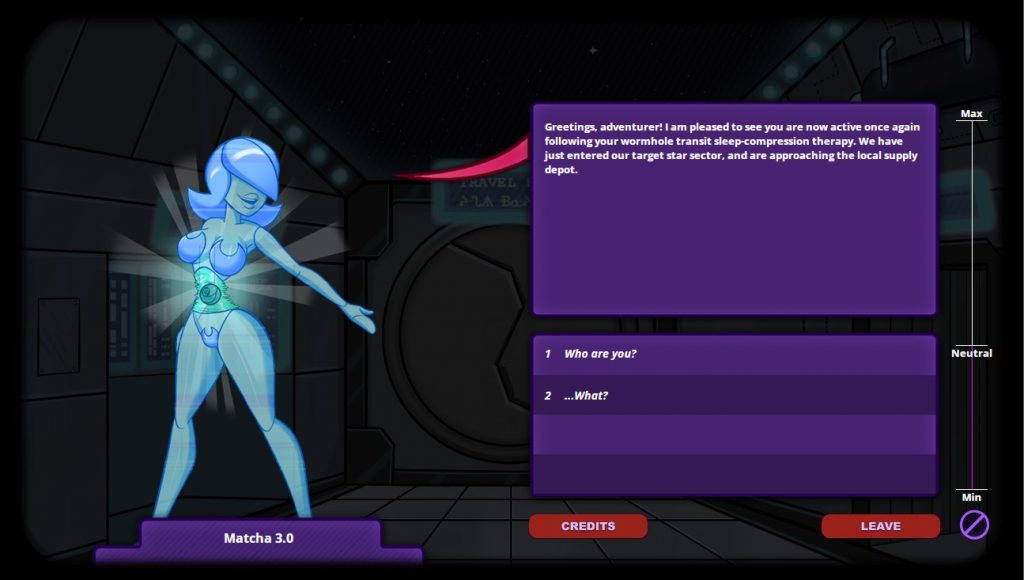Select the "...What?" dialogue option
The image size is (1024, 580).
tap(586, 396)
